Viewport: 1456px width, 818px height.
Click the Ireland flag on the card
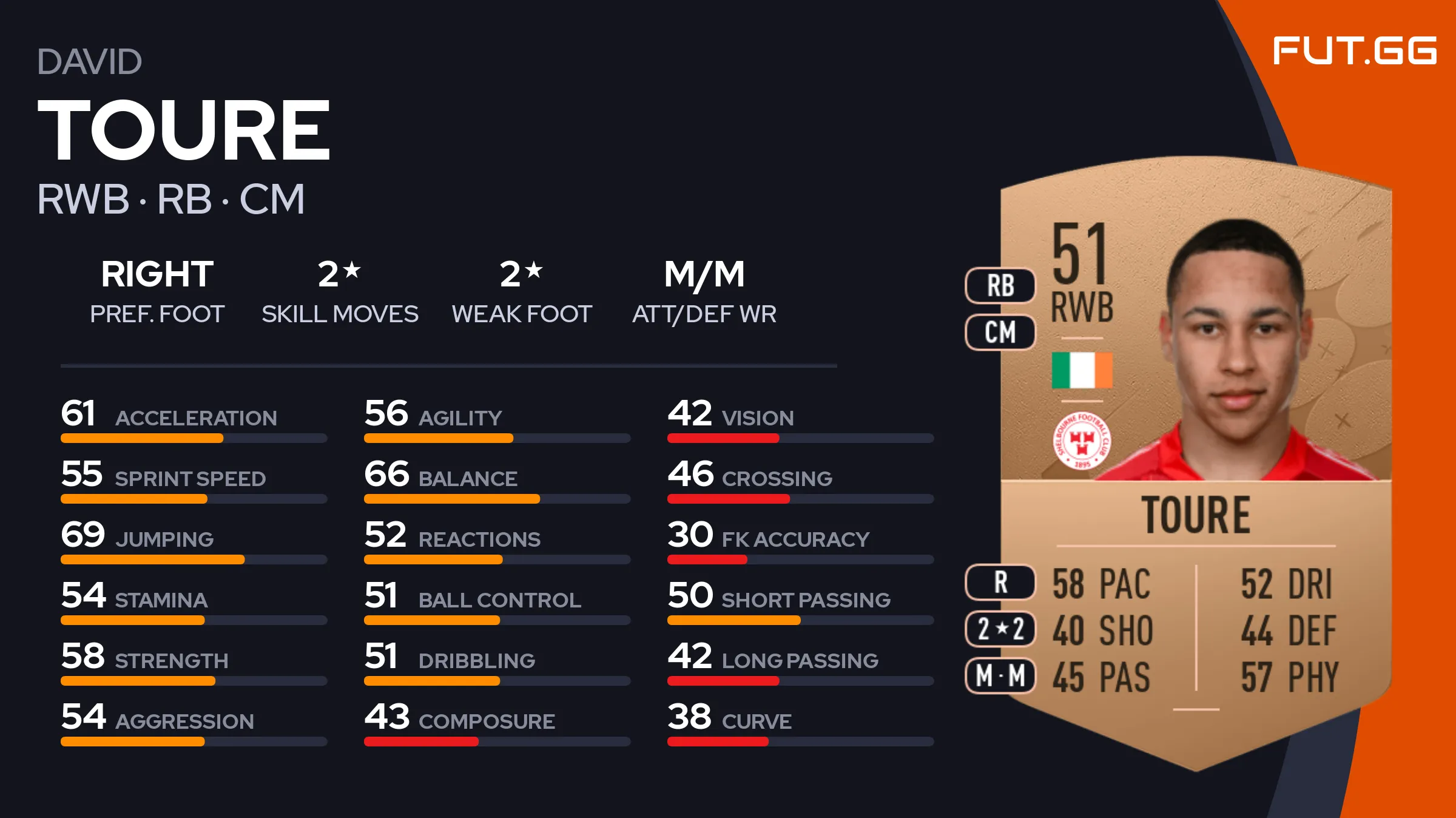(1082, 370)
